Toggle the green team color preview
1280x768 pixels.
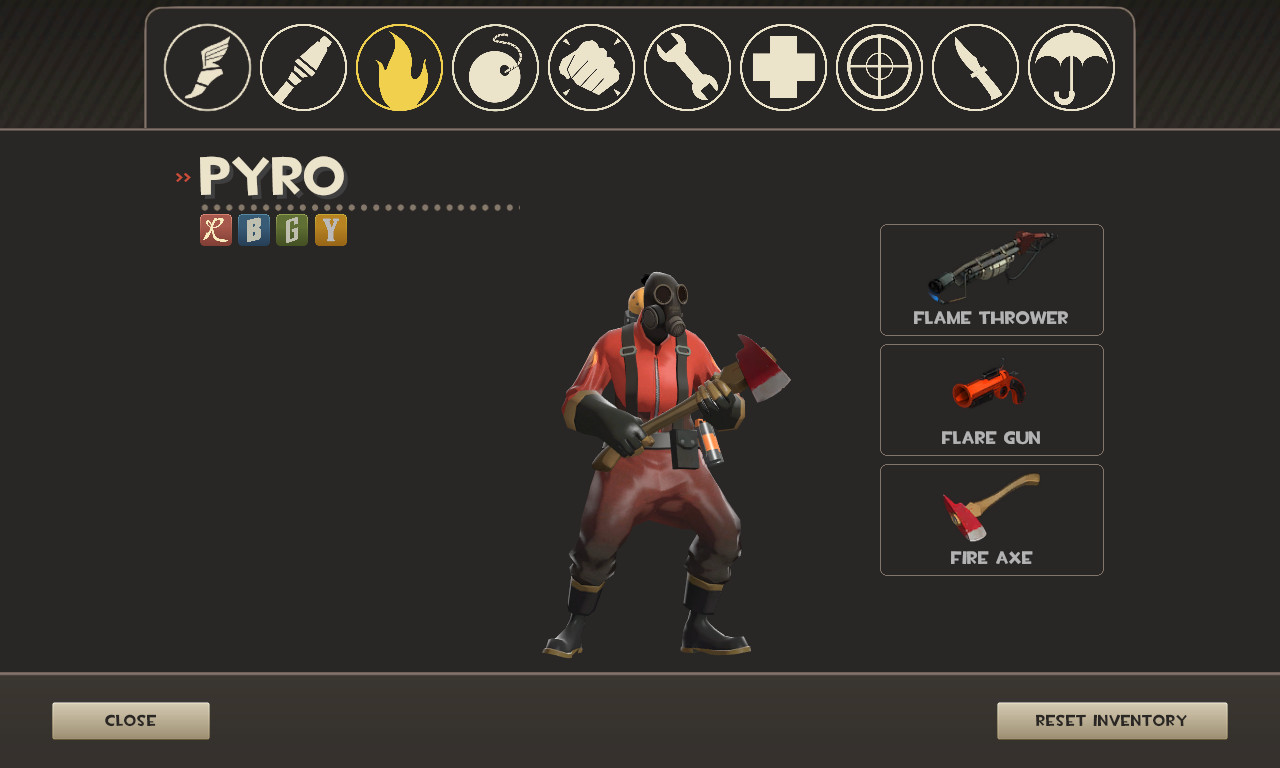291,230
